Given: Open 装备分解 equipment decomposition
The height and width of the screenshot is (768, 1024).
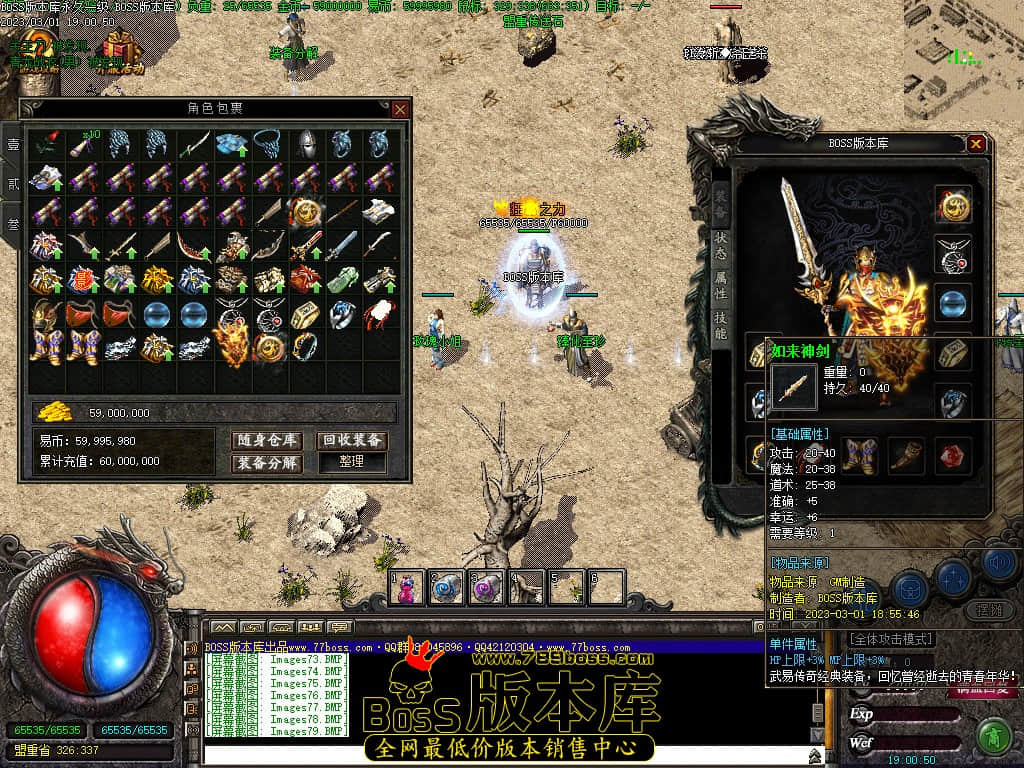Looking at the screenshot, I should (267, 463).
